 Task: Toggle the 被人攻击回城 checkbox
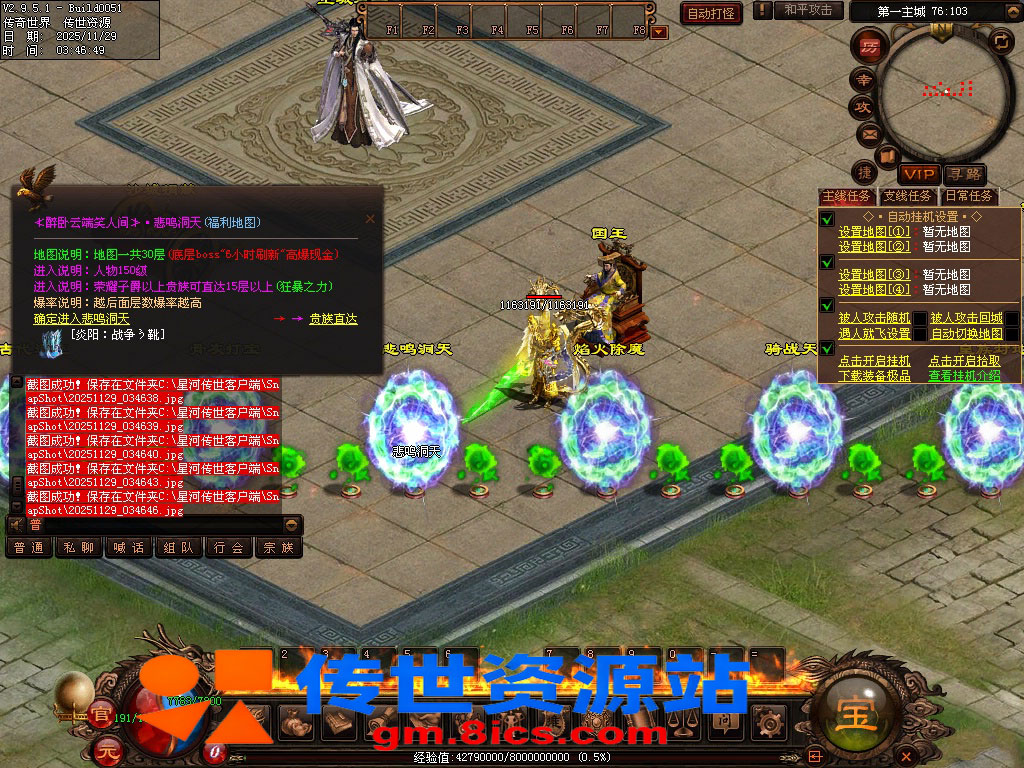(1012, 319)
